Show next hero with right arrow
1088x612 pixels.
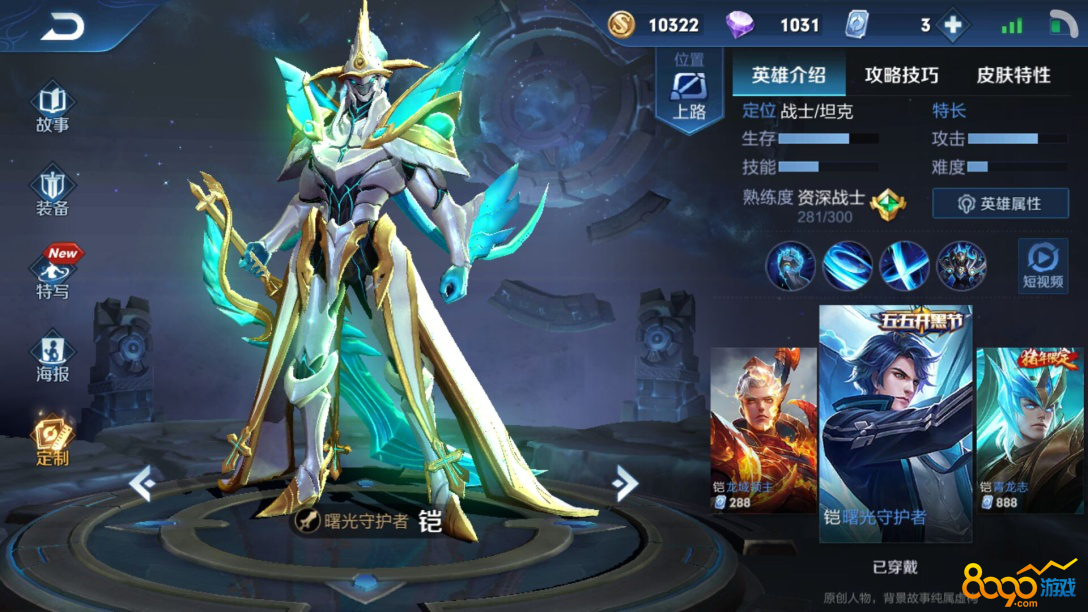[625, 484]
